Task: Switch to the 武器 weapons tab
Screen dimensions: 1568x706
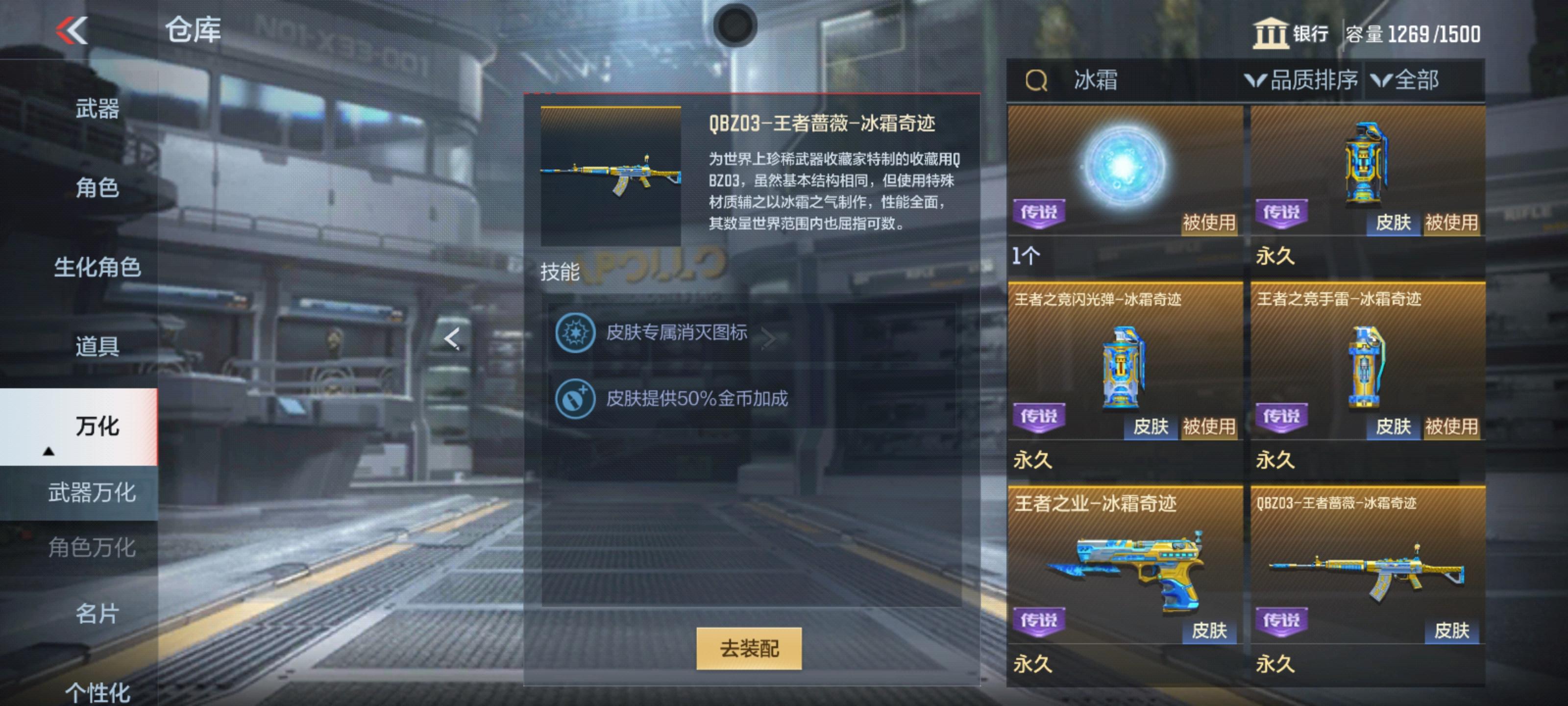Action: pos(98,108)
